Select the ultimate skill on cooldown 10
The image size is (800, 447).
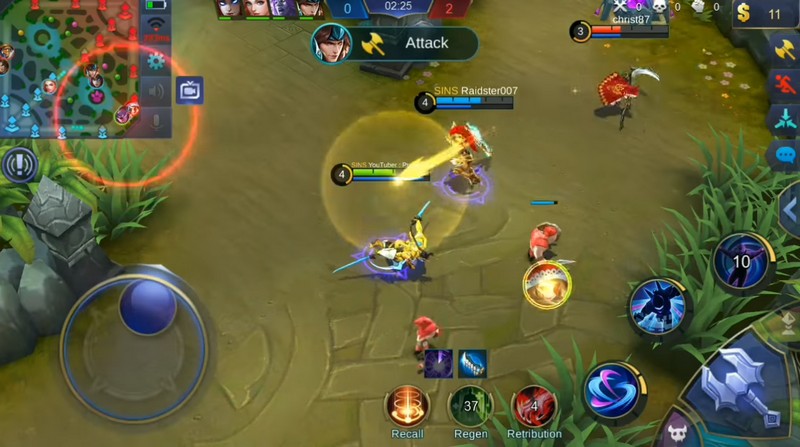pos(741,262)
